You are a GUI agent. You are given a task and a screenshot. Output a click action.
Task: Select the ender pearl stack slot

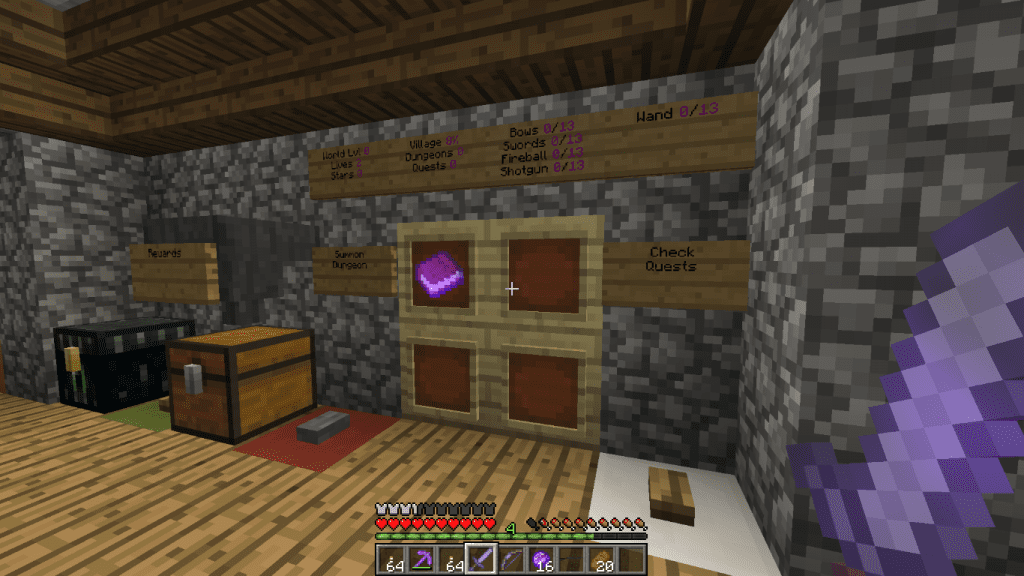click(x=541, y=560)
